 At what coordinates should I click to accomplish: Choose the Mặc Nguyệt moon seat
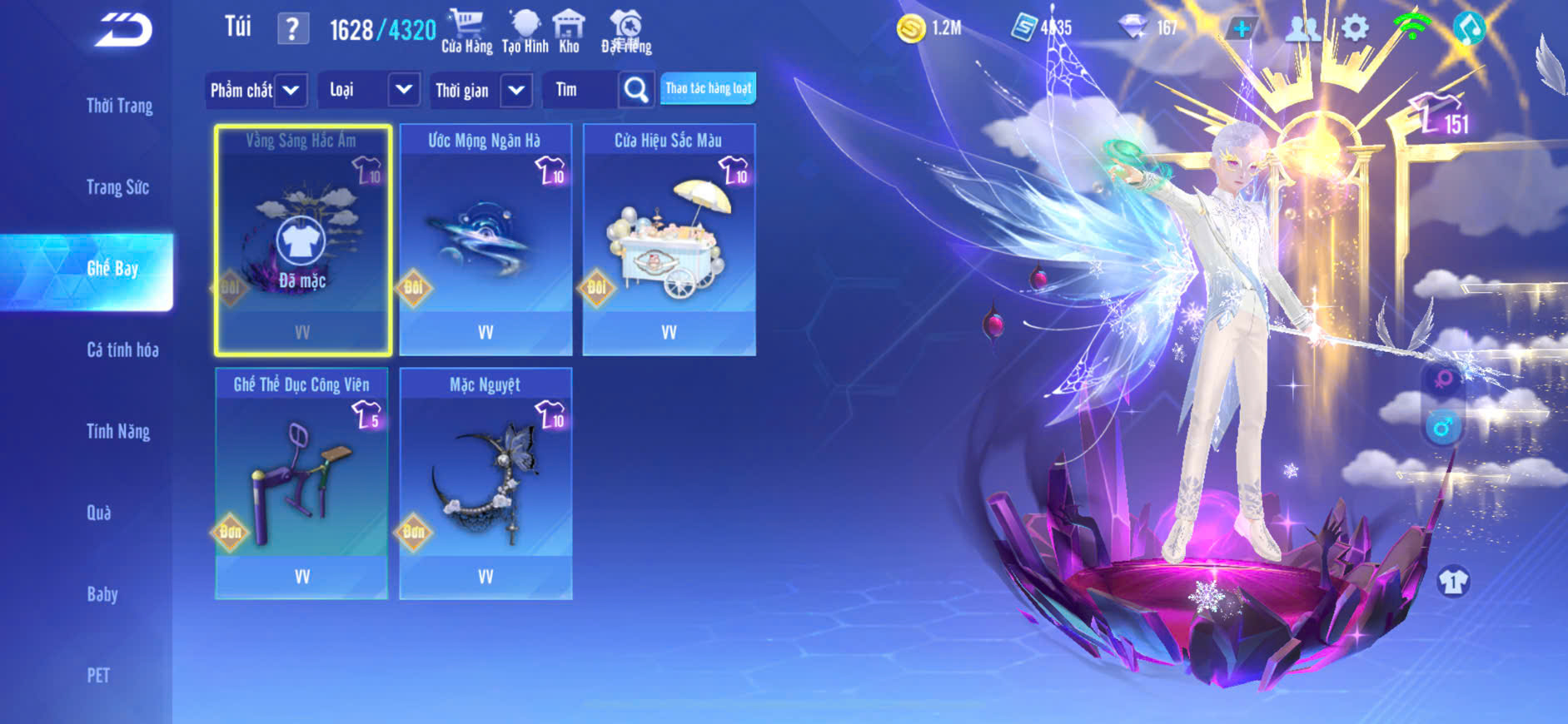tap(485, 483)
